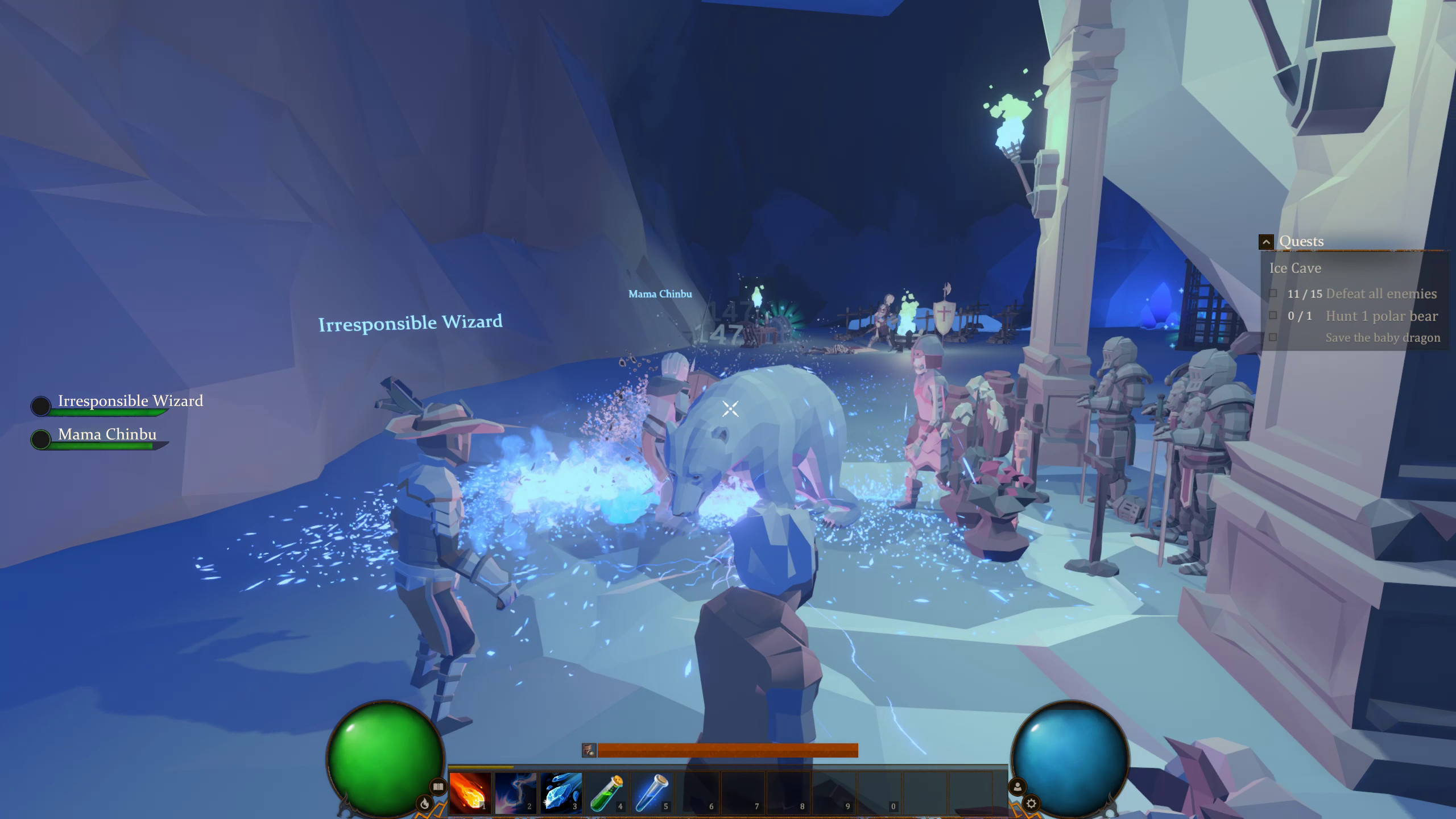Image resolution: width=1456 pixels, height=819 pixels.
Task: Expand hotbar slot 6 to assign a spell
Action: [697, 795]
